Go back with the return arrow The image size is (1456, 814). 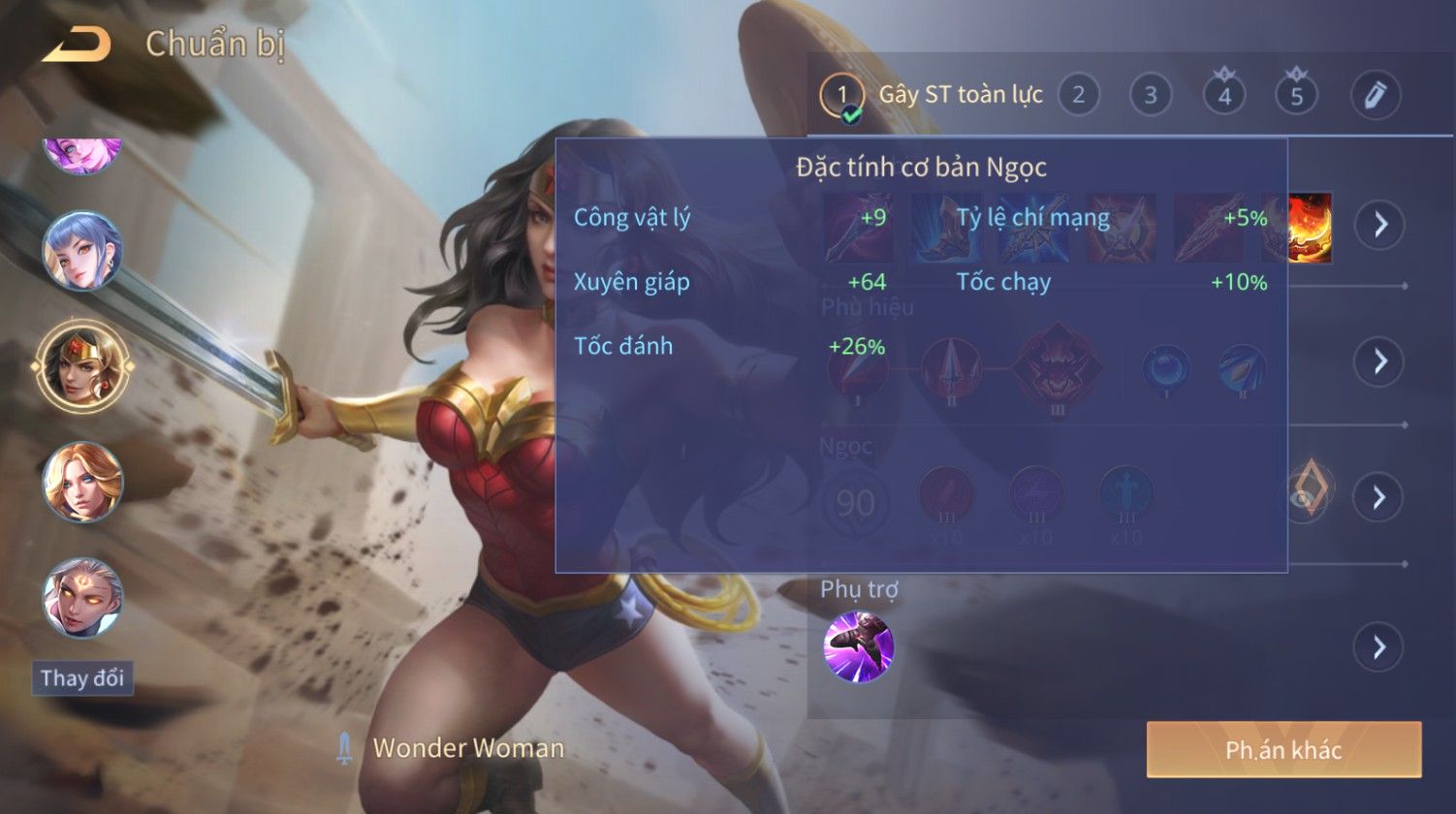(76, 45)
